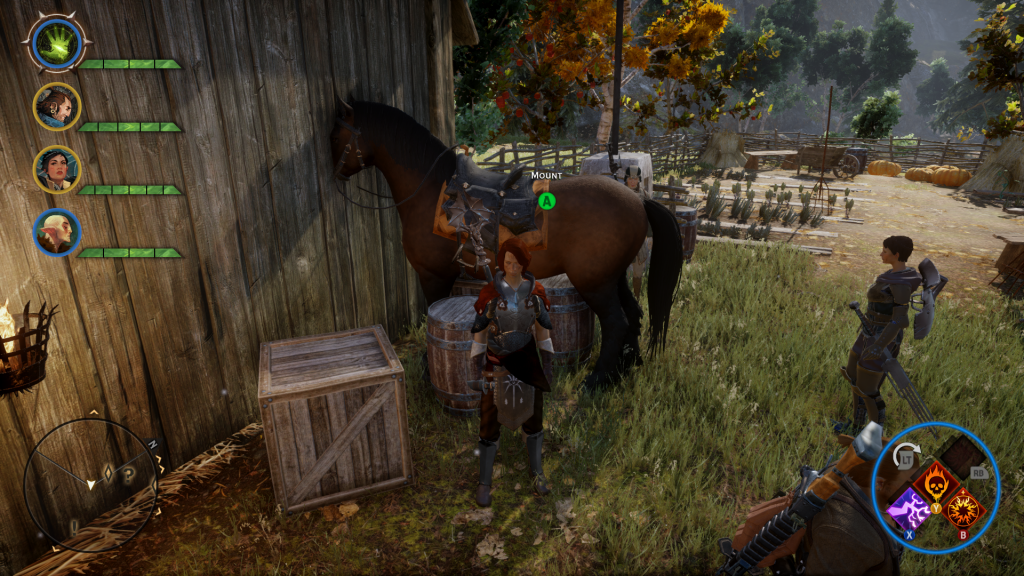Activate the purple lightning ability

click(x=906, y=508)
